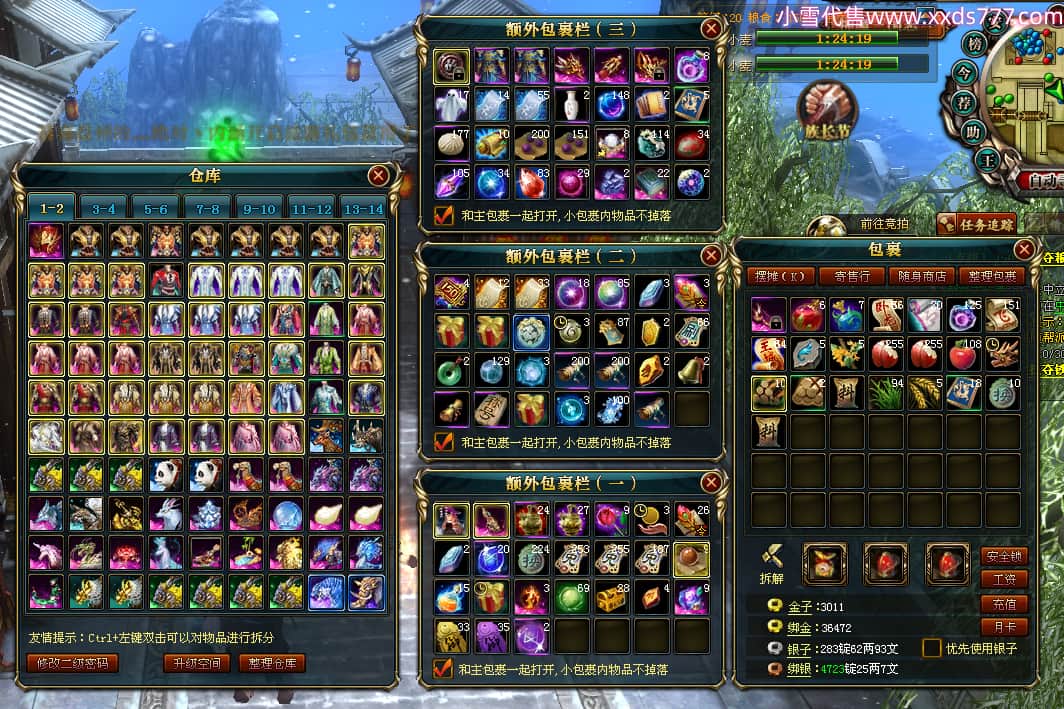Open warehouse tab 13-14
Screen dimensions: 1064x709
click(x=362, y=208)
